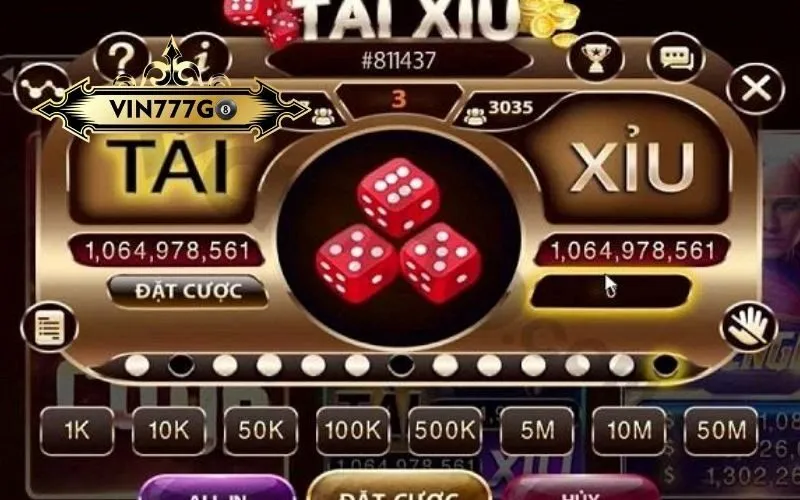Select the 100K chip
Viewport: 800px width, 500px height.
[353, 431]
